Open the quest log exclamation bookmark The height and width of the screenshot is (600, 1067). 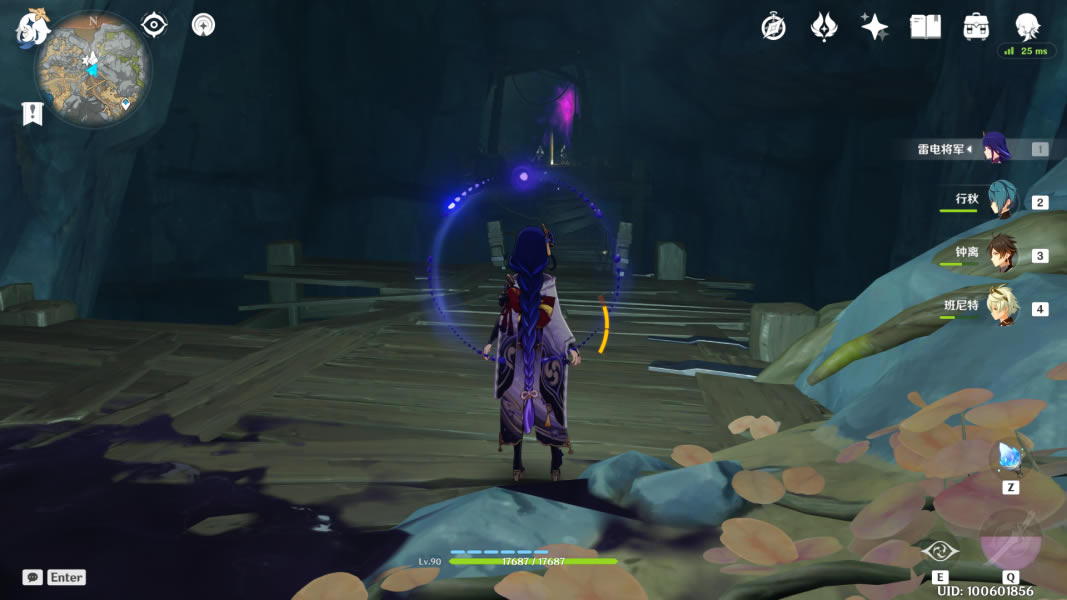[32, 113]
